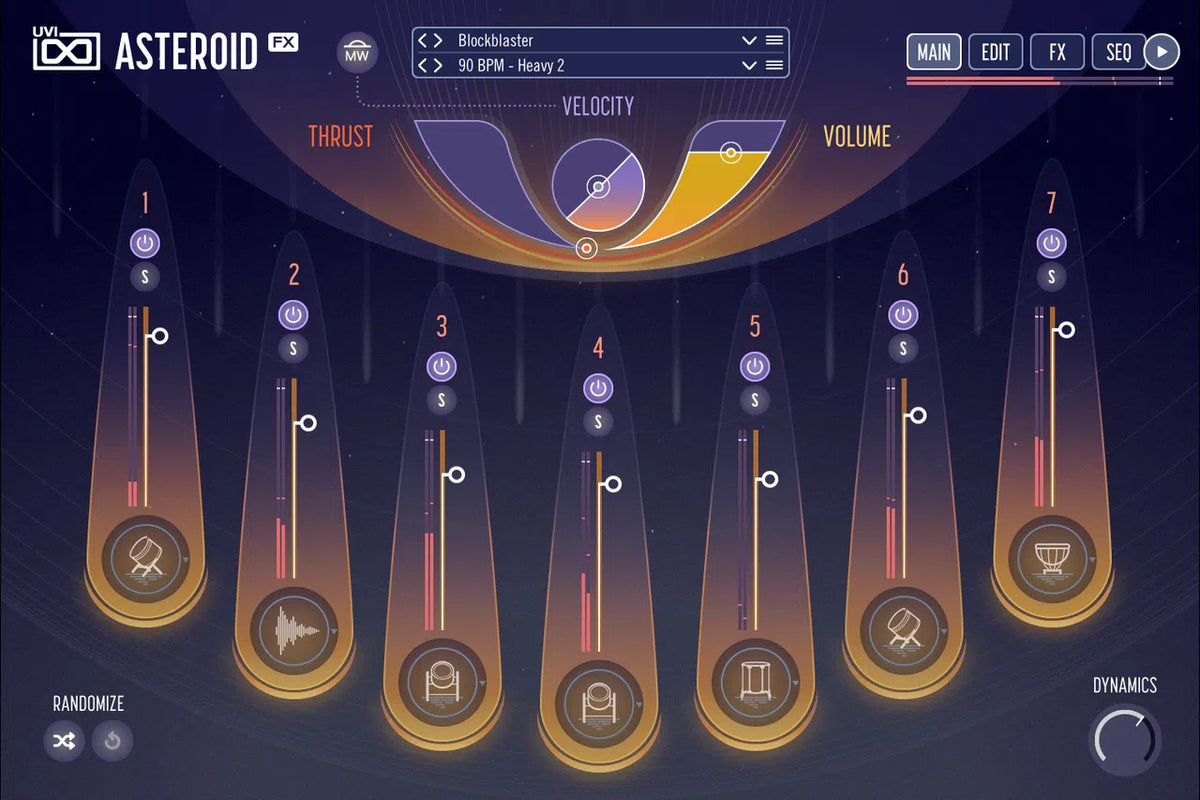Image resolution: width=1200 pixels, height=800 pixels.
Task: Switch to the MAIN tab
Action: click(934, 52)
